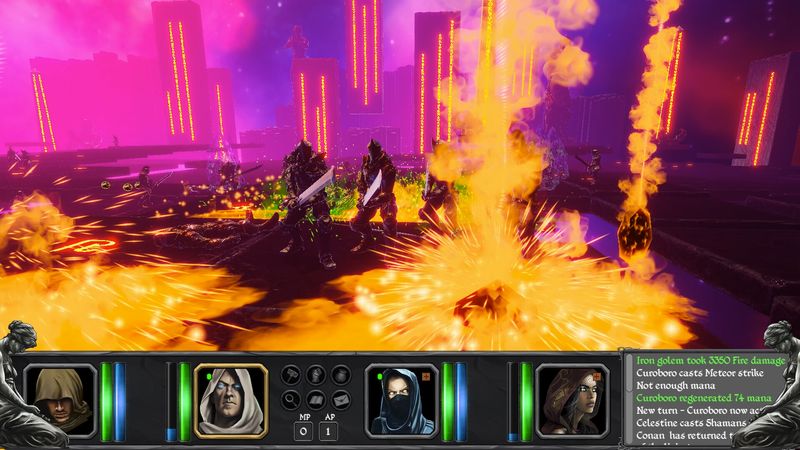Select the masked blue-hooded character portrait
Screen dimensions: 800x450
pyautogui.click(x=402, y=400)
